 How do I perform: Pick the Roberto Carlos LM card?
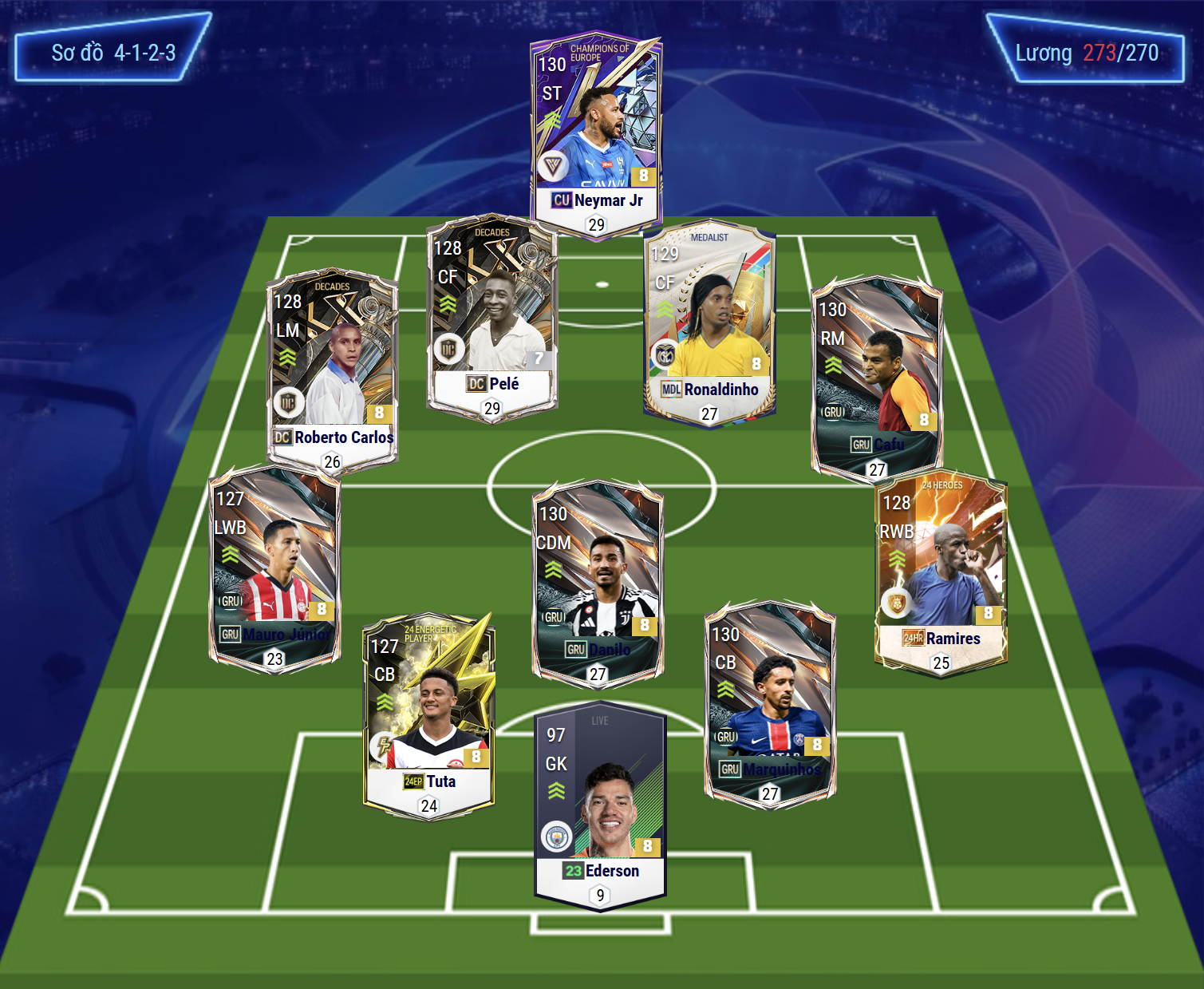(x=332, y=369)
